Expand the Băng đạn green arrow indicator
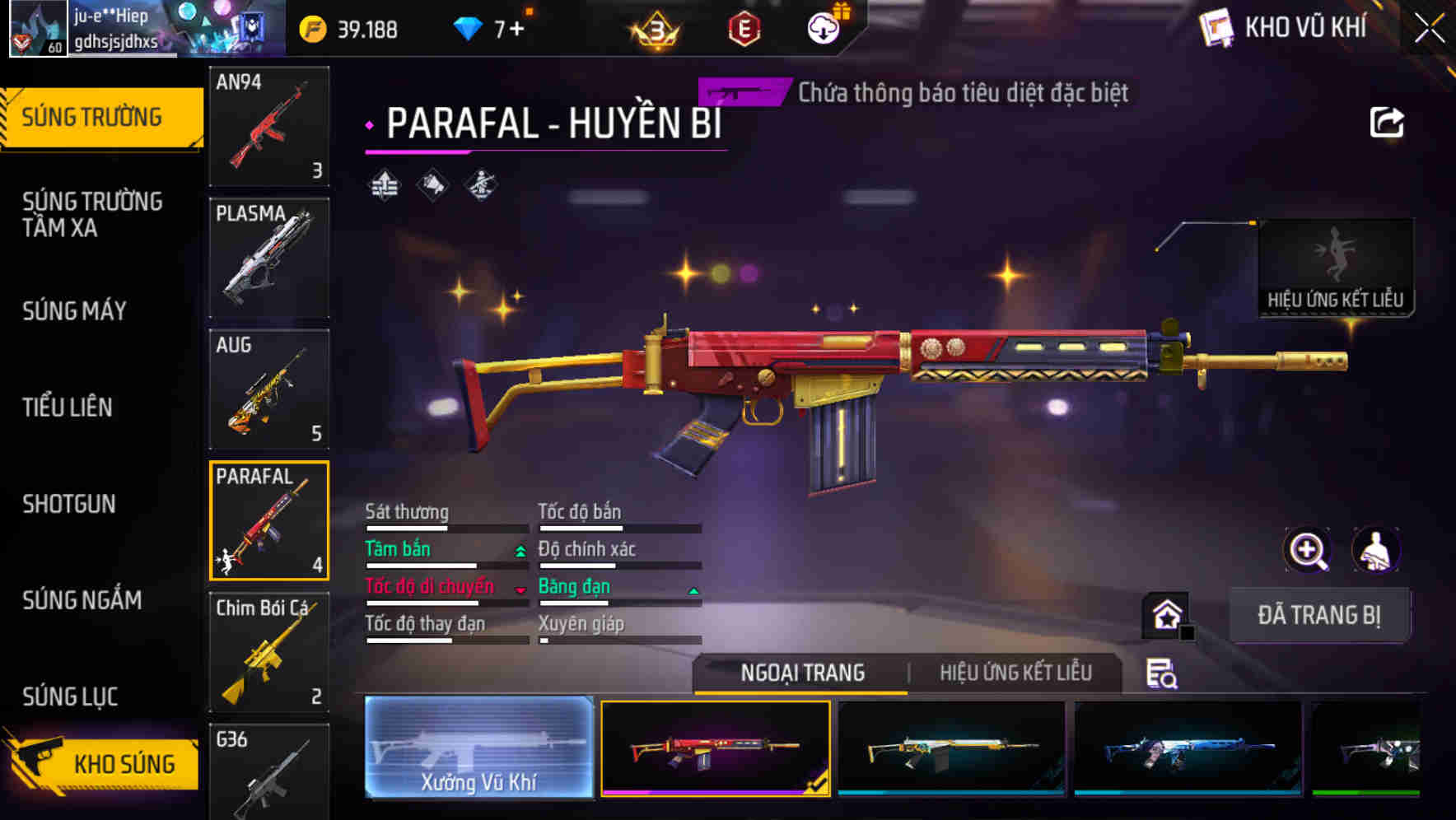Viewport: 1456px width, 820px height. [x=692, y=589]
